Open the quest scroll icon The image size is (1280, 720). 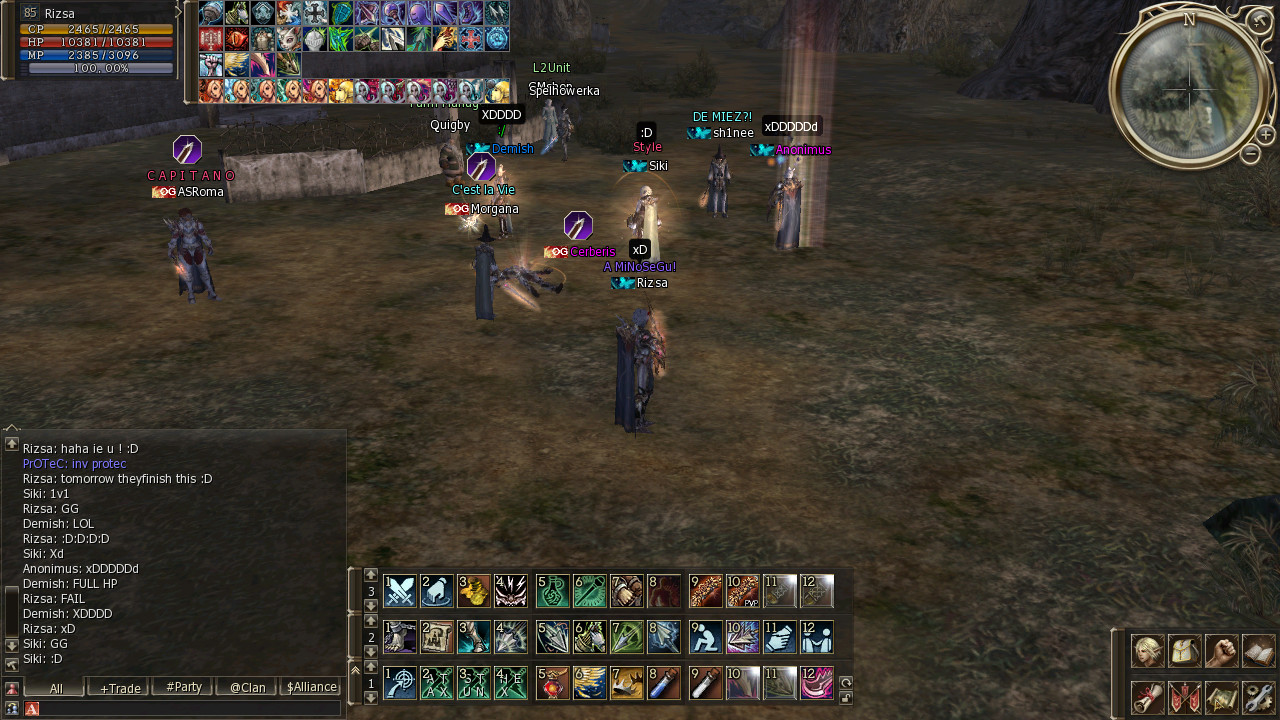click(1147, 697)
